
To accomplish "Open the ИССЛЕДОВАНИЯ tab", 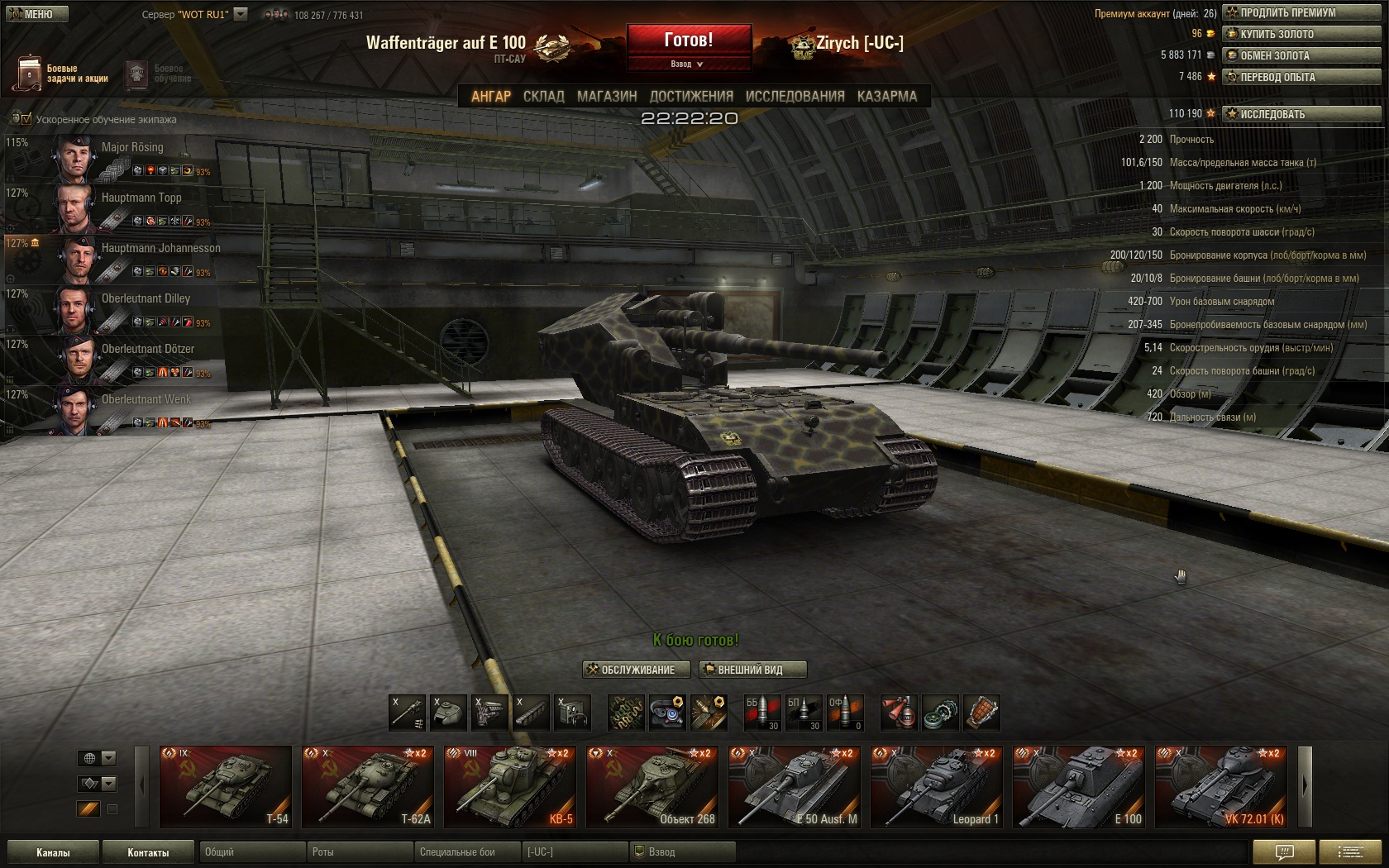I will (795, 96).
